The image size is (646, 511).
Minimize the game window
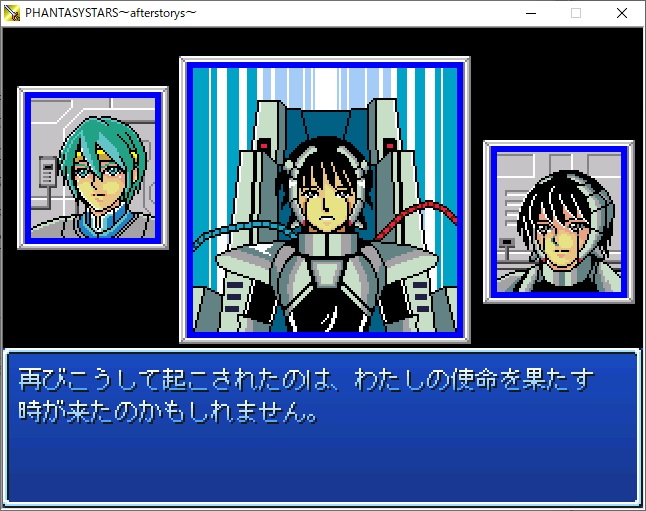pos(529,13)
